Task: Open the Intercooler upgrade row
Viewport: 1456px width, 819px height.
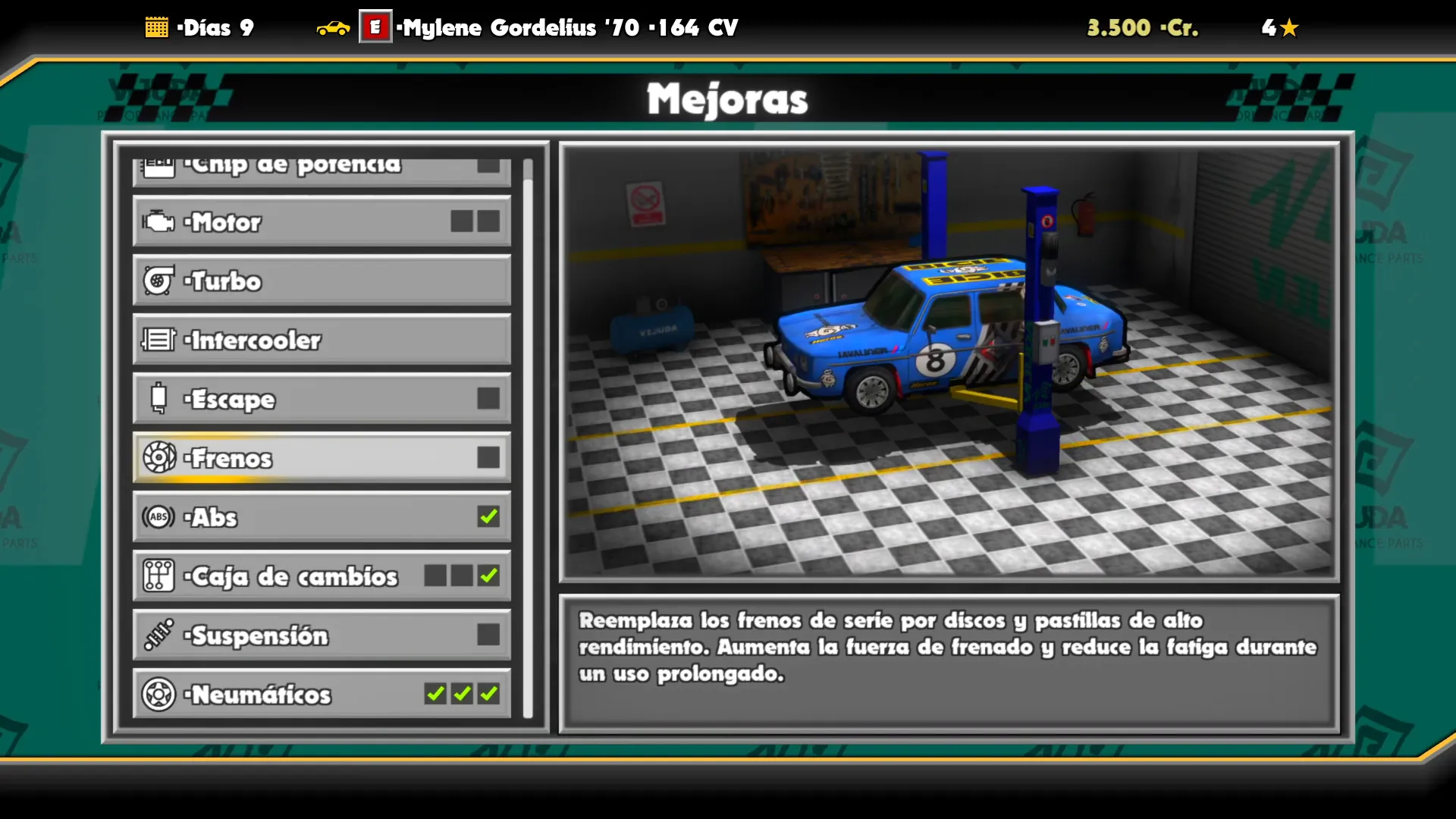Action: tap(322, 340)
